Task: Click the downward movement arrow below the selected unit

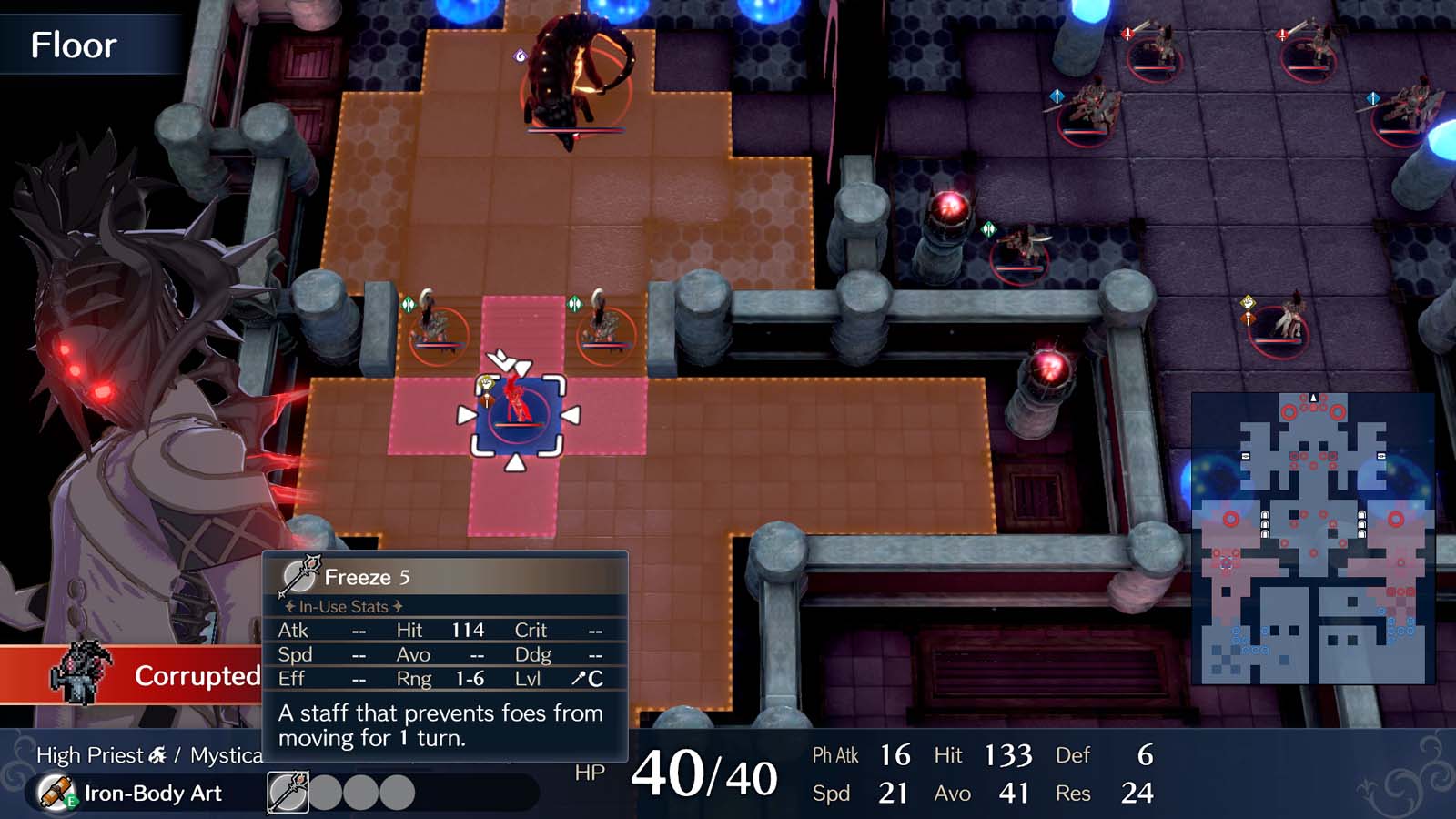Action: (x=516, y=461)
